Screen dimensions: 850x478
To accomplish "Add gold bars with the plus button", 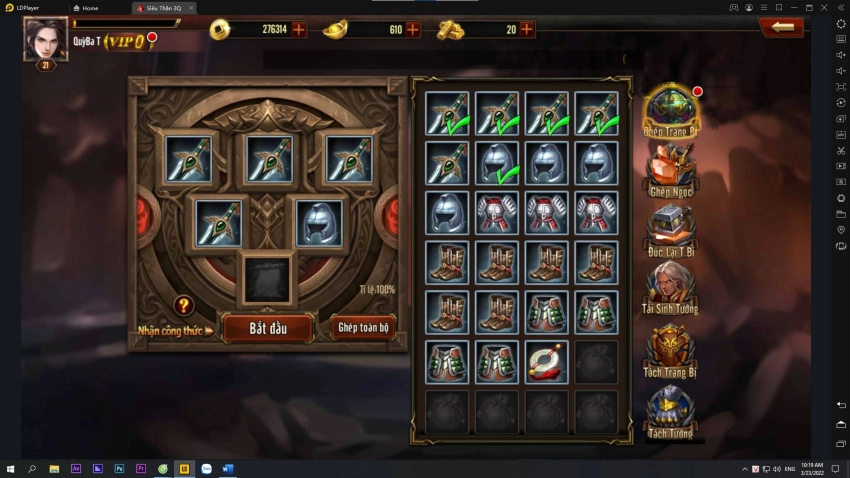I will point(527,29).
